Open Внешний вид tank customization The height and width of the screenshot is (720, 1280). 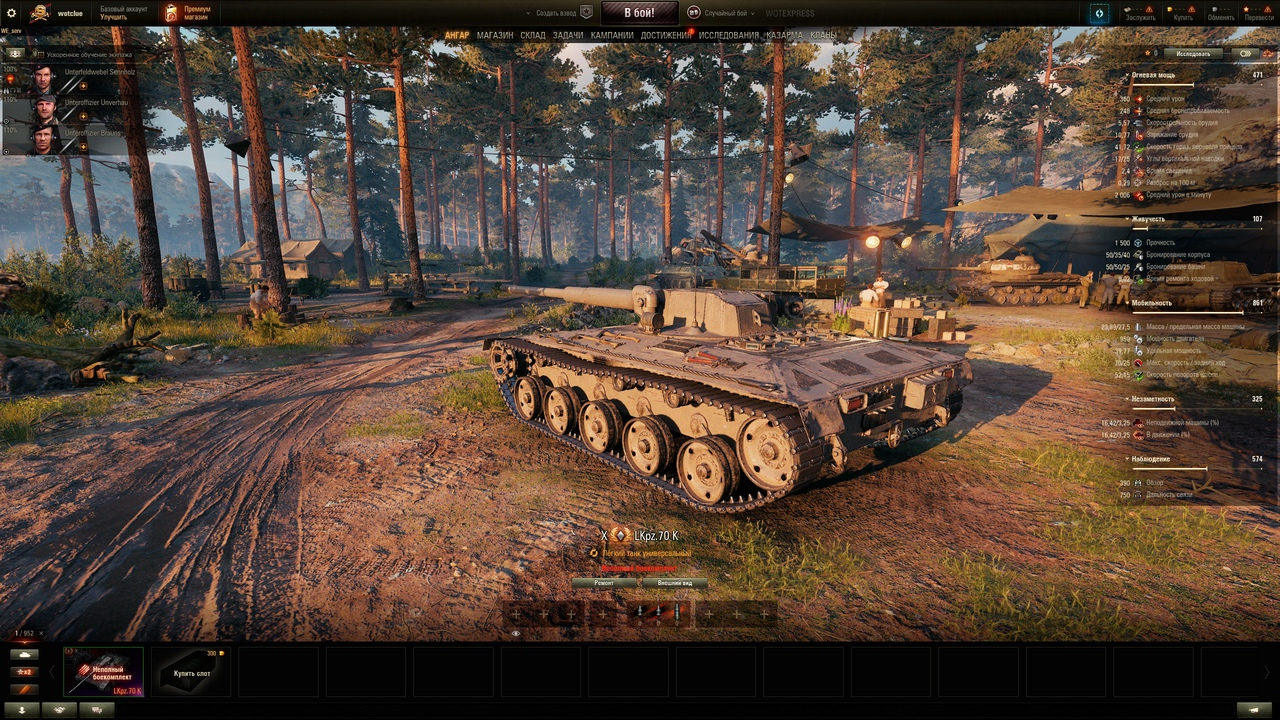coord(674,583)
